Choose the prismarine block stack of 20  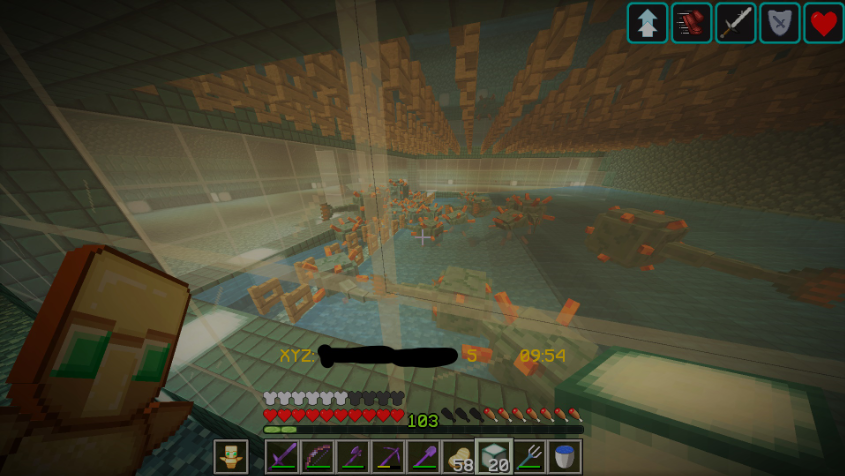coord(493,457)
